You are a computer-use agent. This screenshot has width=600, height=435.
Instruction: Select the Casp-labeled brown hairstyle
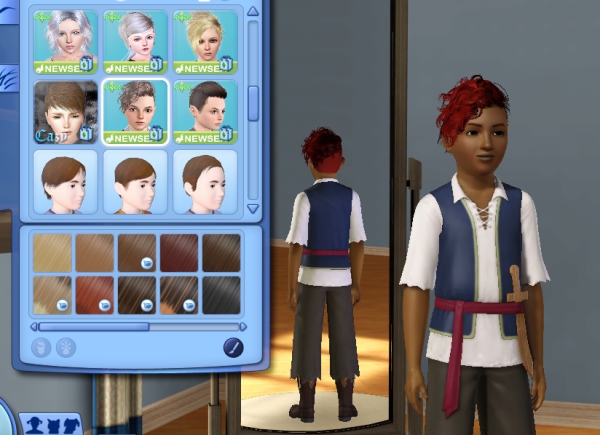tap(65, 111)
